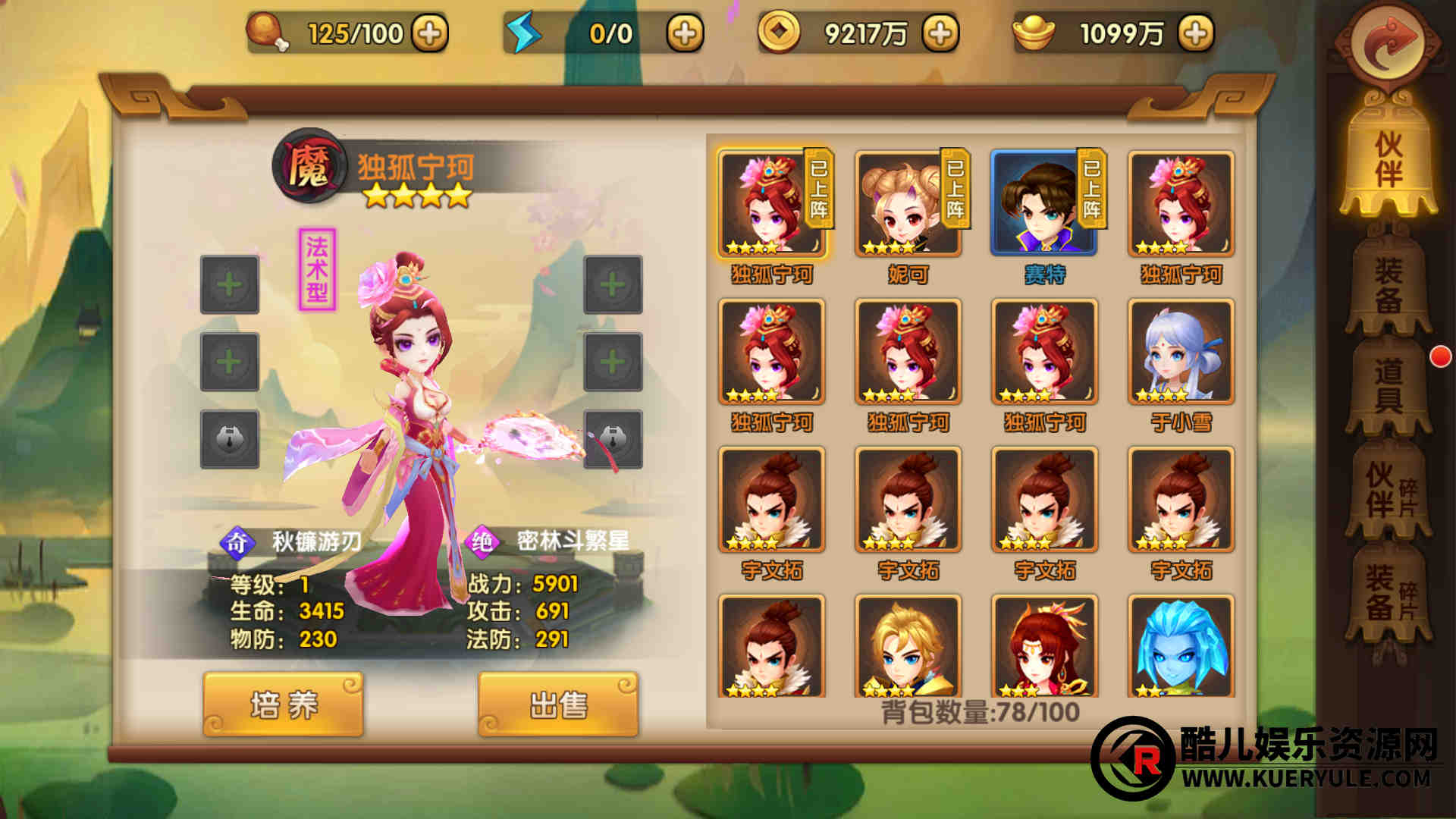The height and width of the screenshot is (819, 1456).
Task: Choose the 赛特 partner portrait
Action: pyautogui.click(x=1044, y=203)
